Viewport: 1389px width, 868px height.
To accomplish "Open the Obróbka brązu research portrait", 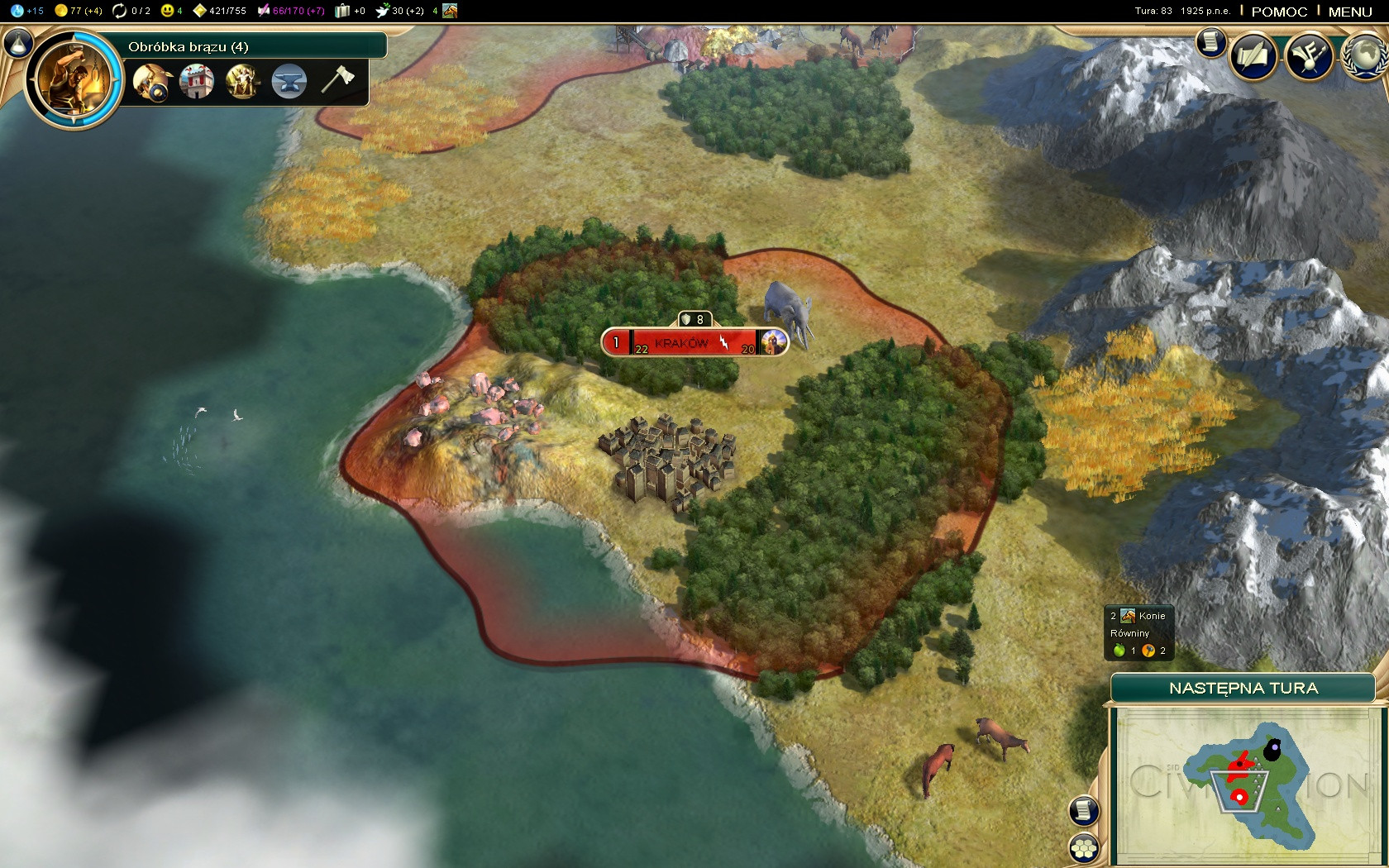I will point(74,79).
